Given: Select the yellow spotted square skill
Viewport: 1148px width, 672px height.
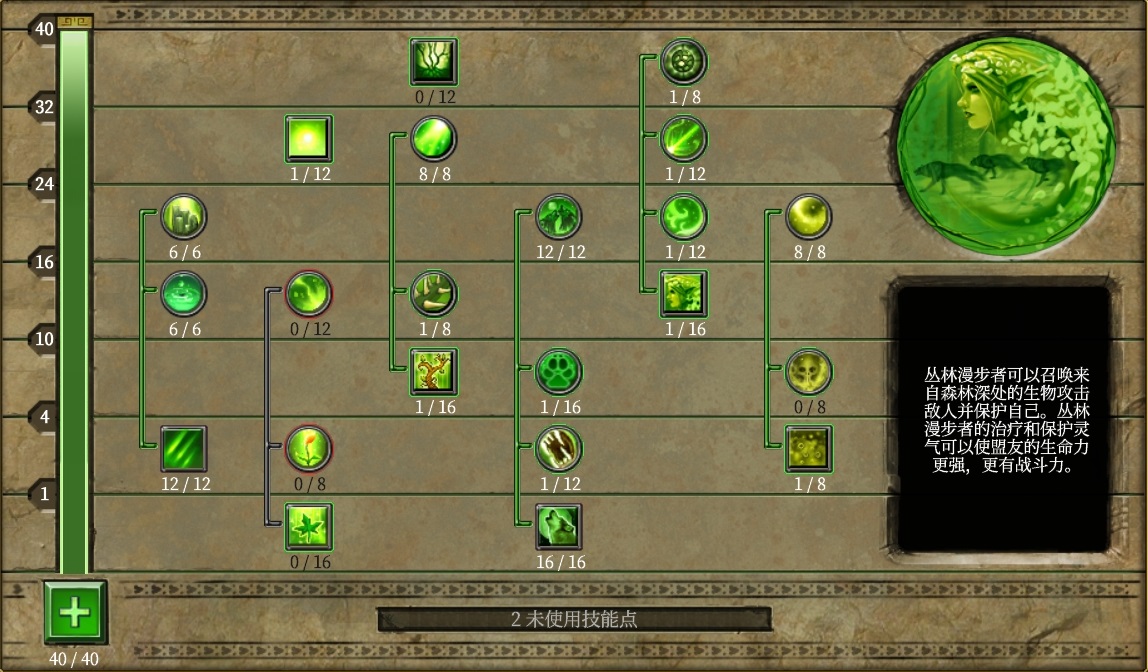Looking at the screenshot, I should [808, 449].
